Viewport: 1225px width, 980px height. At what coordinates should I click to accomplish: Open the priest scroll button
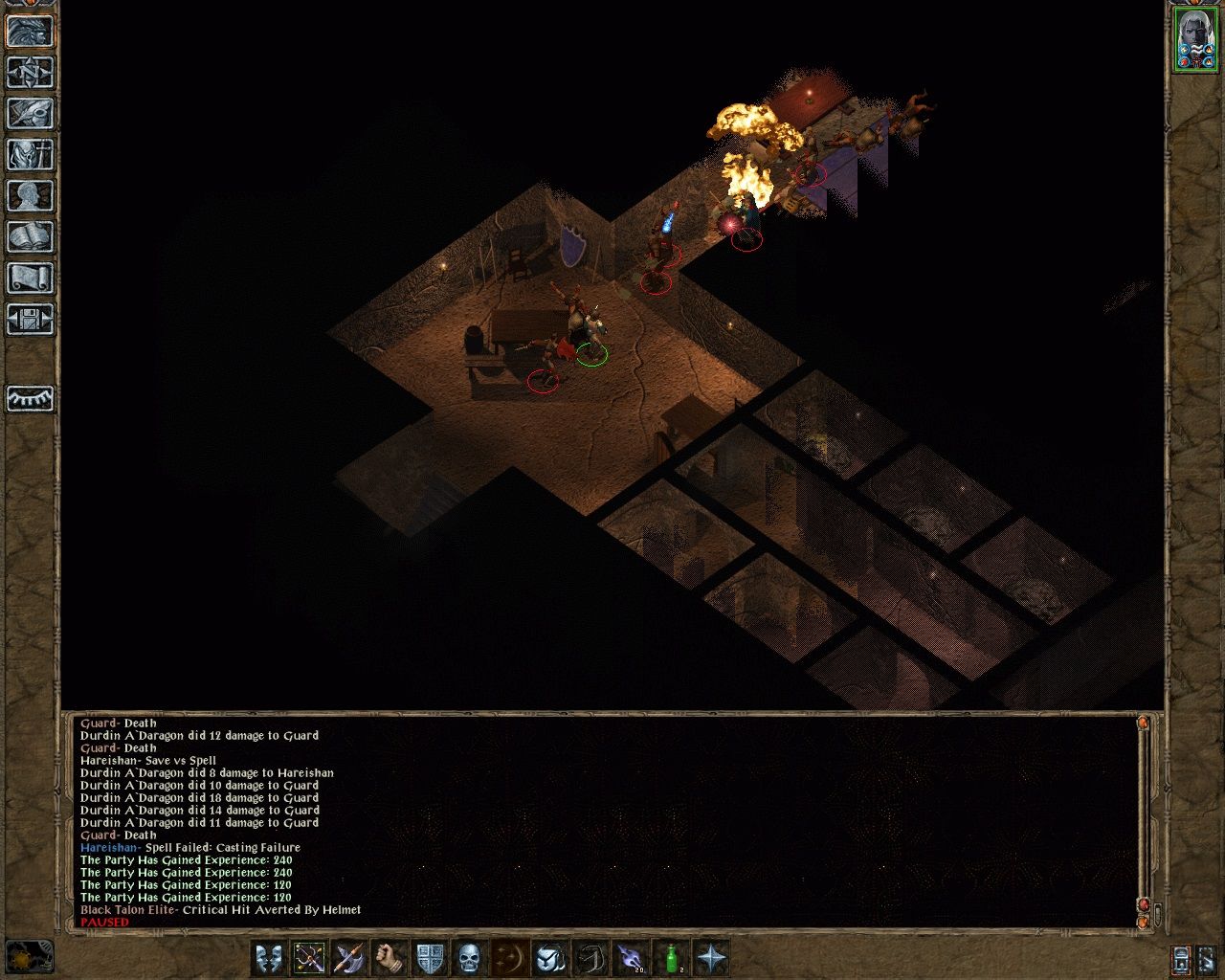pos(30,278)
